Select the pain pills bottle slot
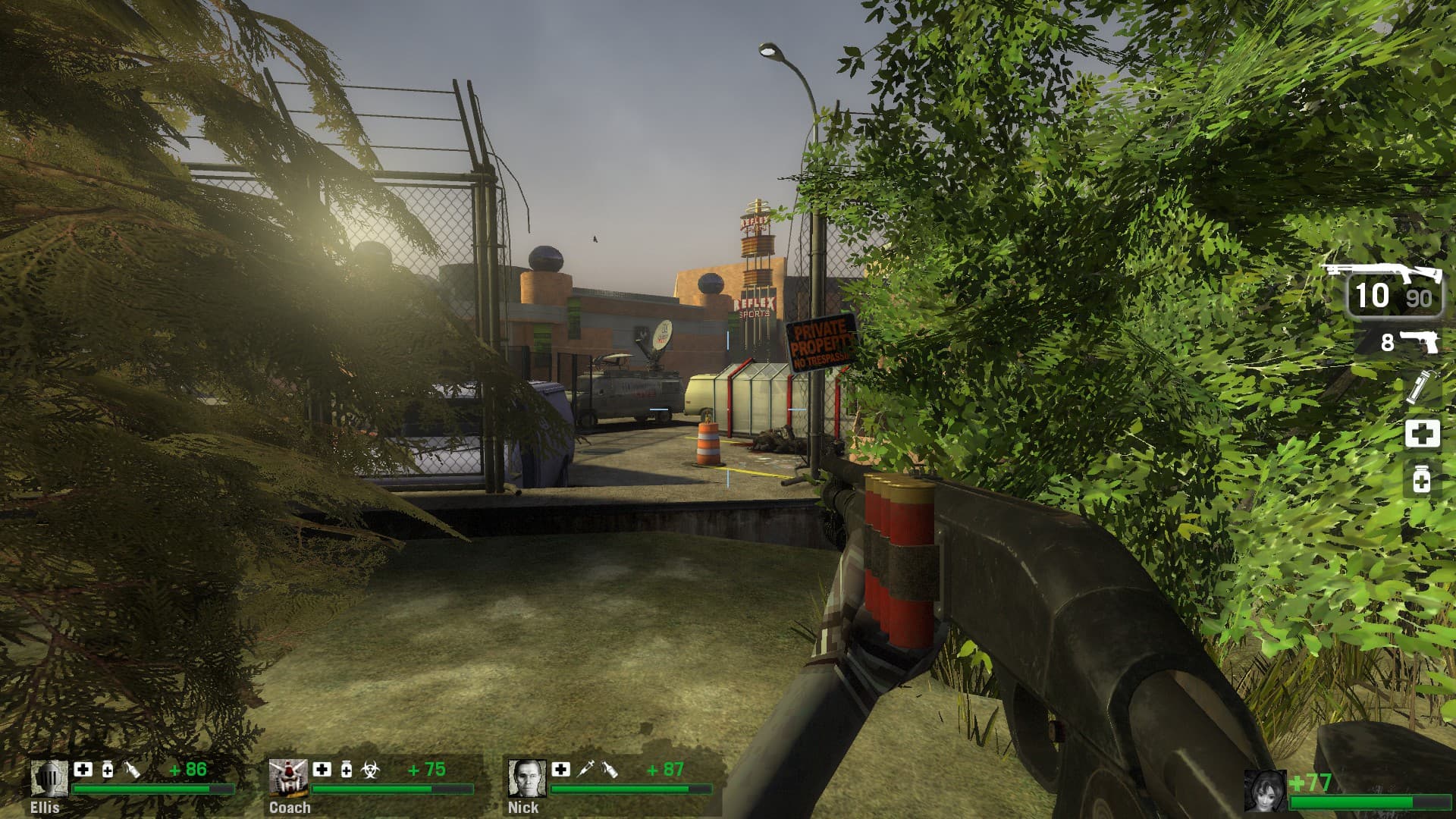Screen dimensions: 1456x819 click(x=1422, y=480)
